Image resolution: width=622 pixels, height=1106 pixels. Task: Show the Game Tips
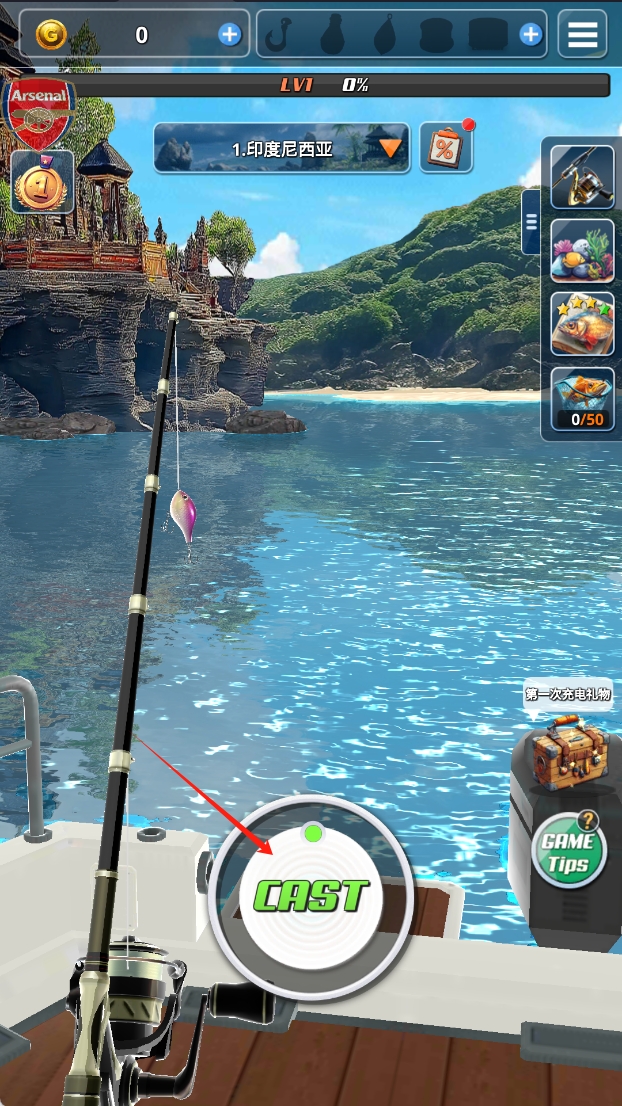(568, 850)
